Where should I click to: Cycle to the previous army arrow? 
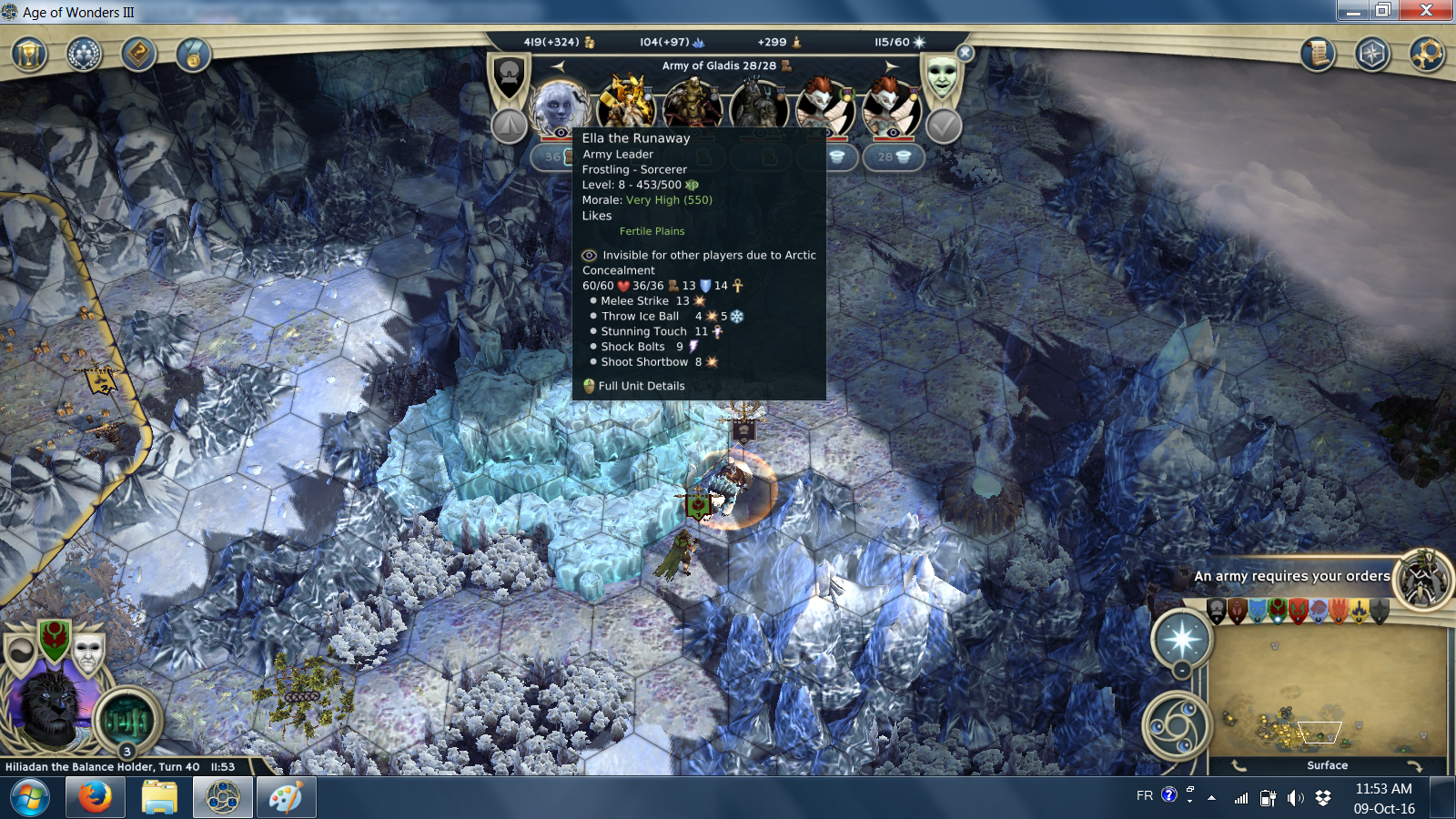point(558,66)
